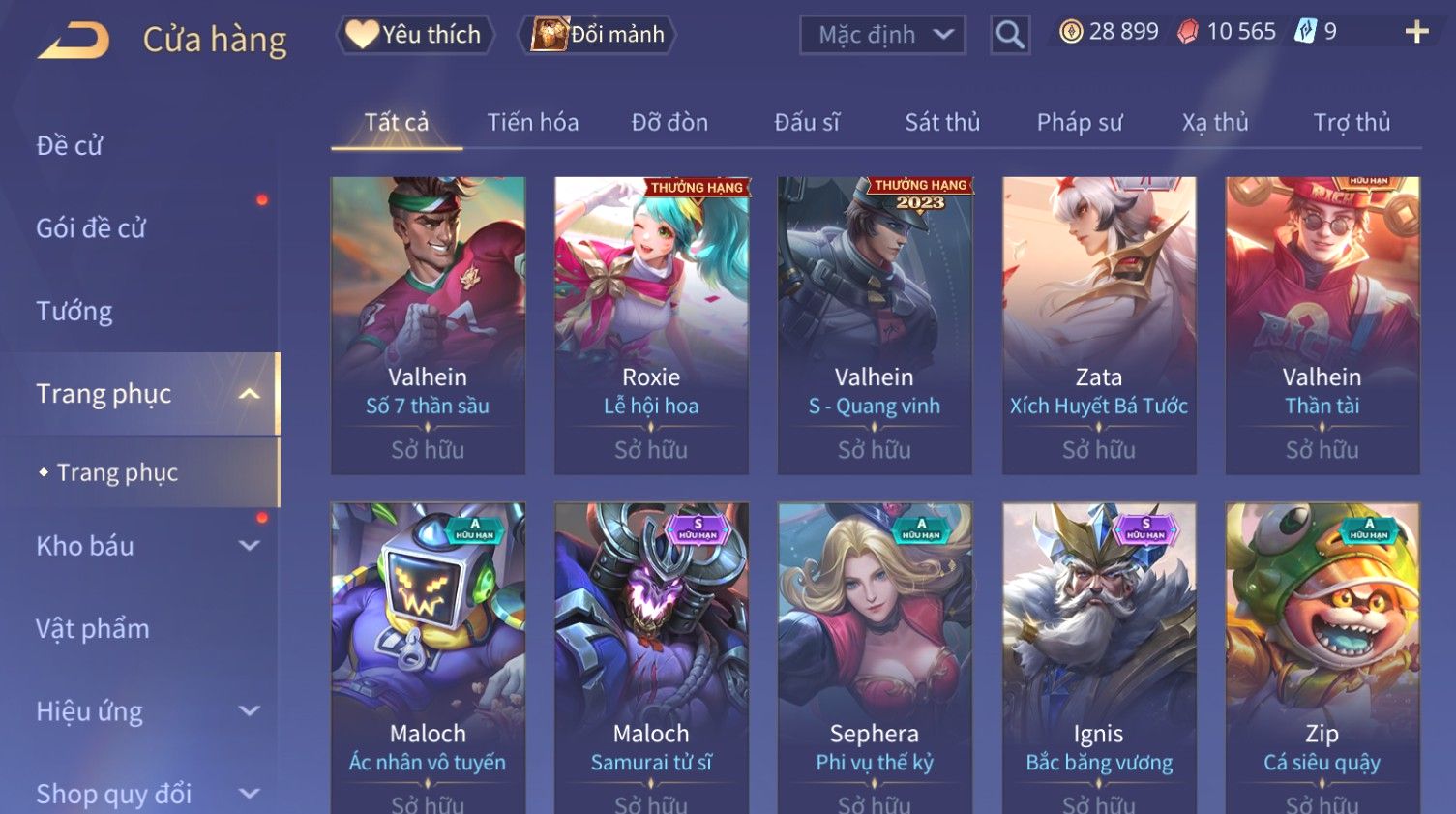Pick the Ignis Bắc băng vương skin

[x=1099, y=658]
